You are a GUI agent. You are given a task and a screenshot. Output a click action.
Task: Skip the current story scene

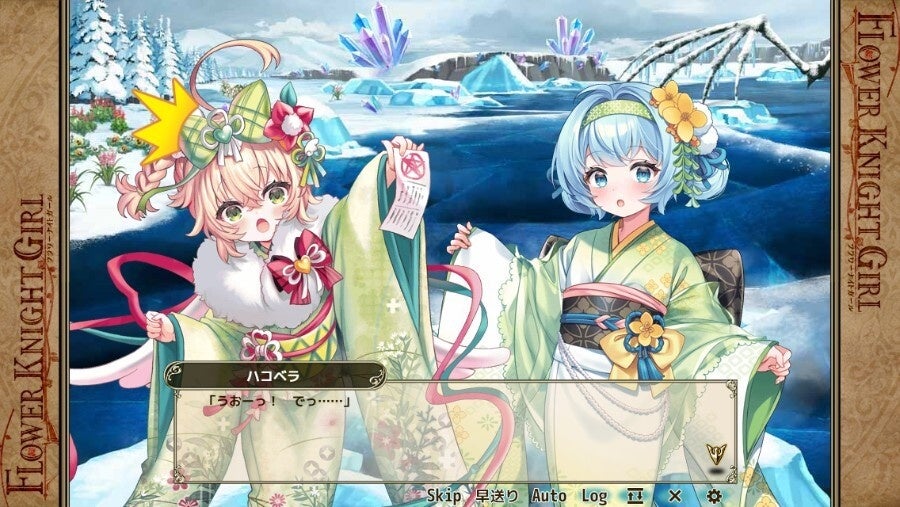click(444, 495)
